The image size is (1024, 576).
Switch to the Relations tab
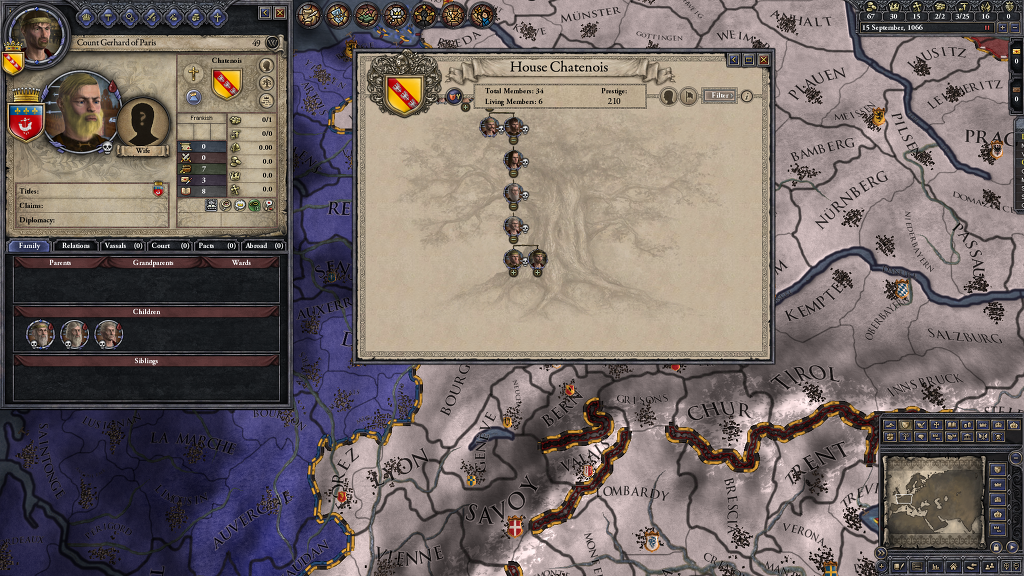tap(75, 245)
